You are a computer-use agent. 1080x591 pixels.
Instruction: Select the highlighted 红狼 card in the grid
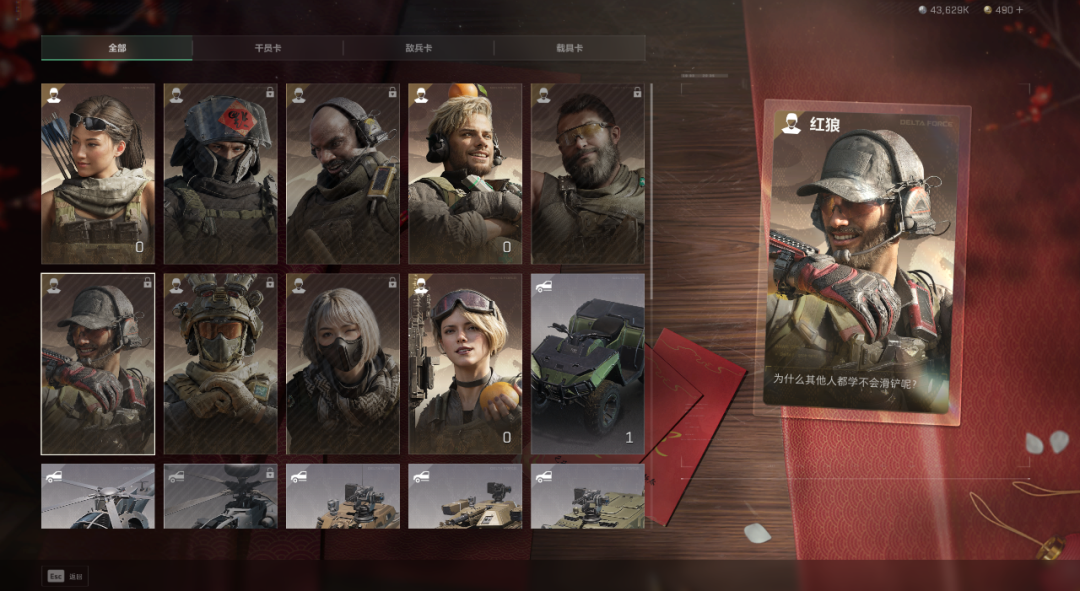[x=98, y=364]
